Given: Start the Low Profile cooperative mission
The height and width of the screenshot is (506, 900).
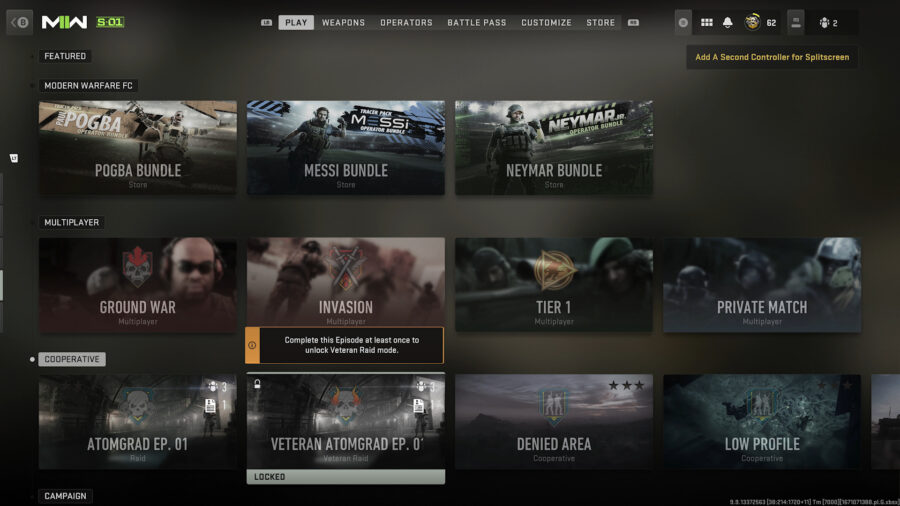Looking at the screenshot, I should pos(762,422).
